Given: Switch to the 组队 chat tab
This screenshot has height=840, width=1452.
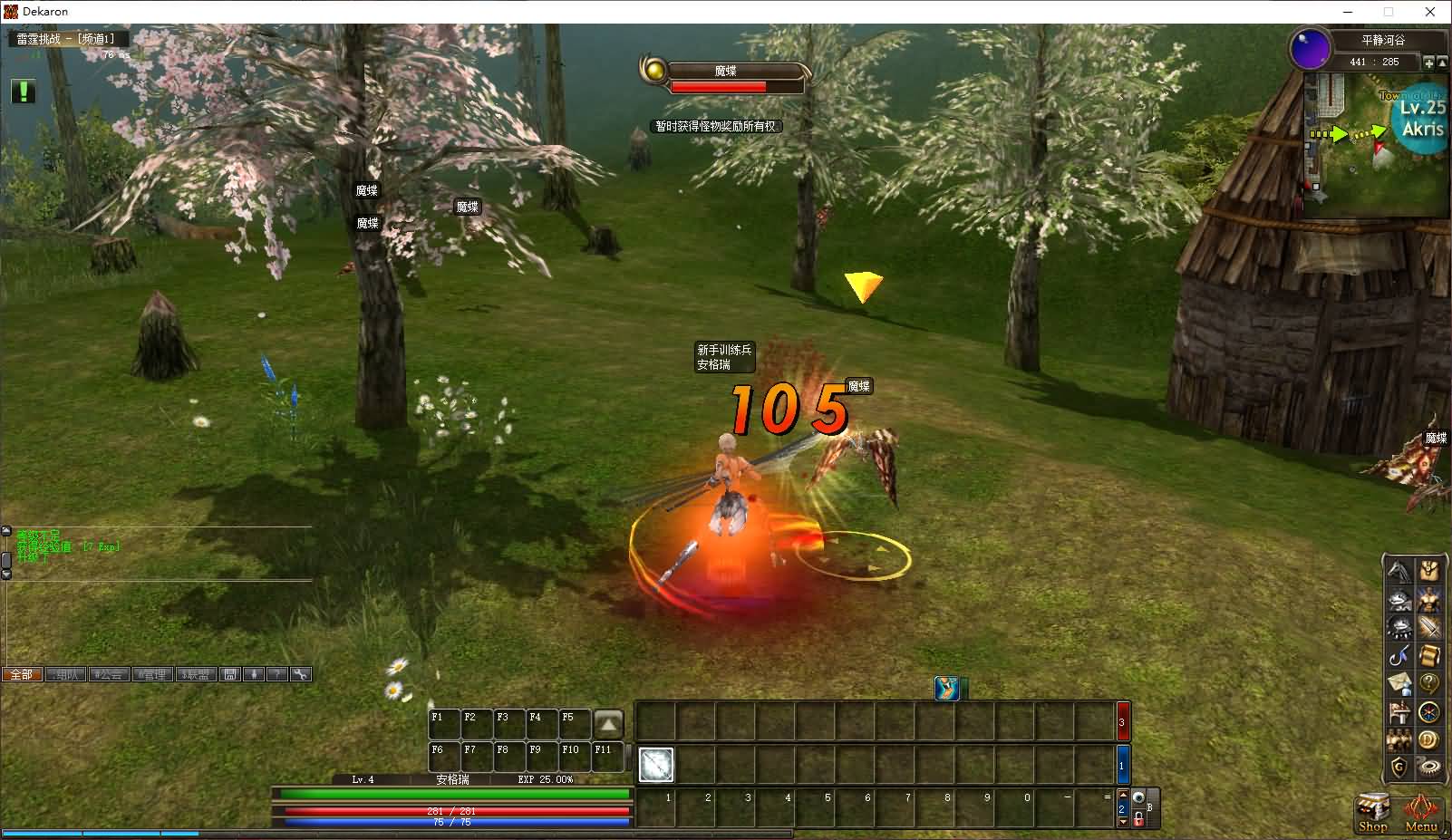Looking at the screenshot, I should (x=65, y=674).
